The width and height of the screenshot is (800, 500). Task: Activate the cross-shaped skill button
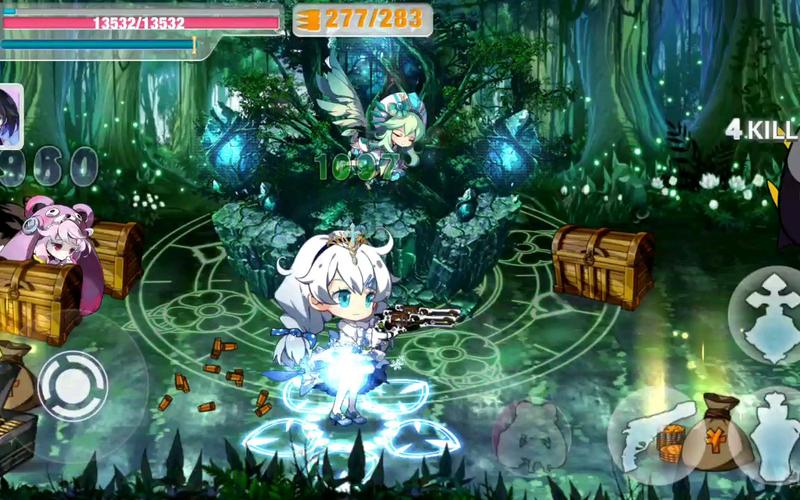pyautogui.click(x=766, y=311)
